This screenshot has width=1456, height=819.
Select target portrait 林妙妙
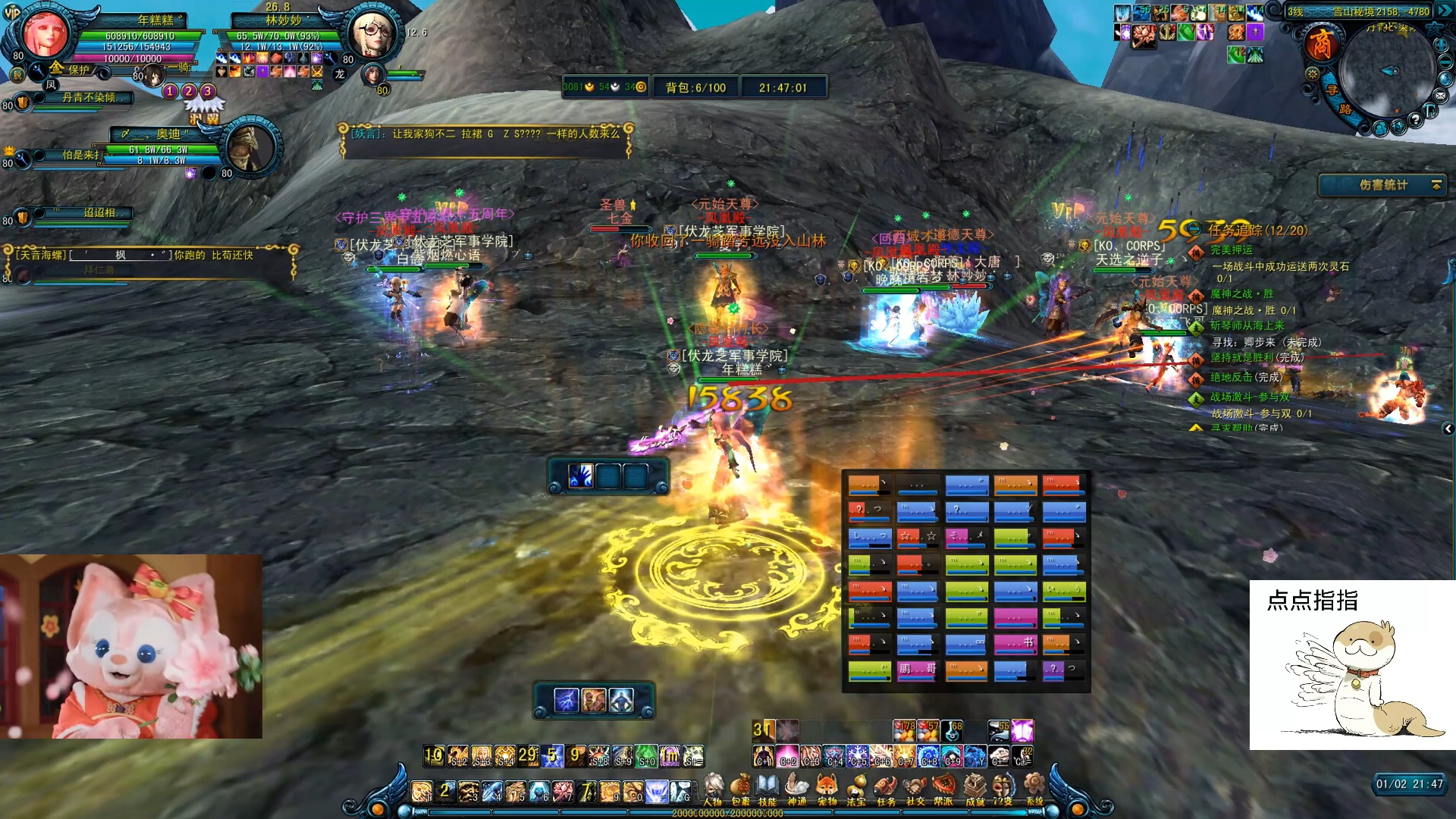click(x=371, y=36)
